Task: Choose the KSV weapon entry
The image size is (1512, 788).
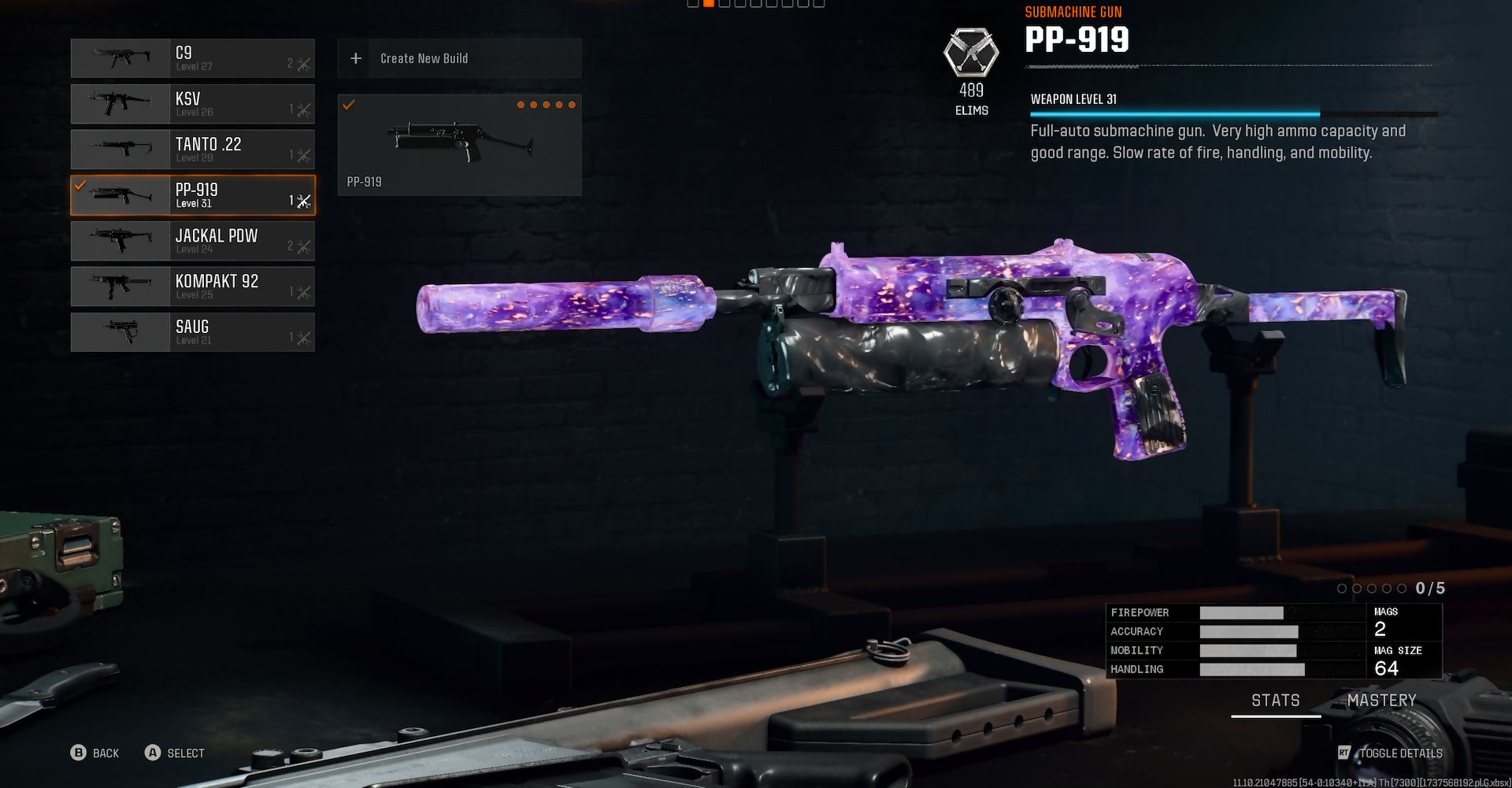Action: pos(193,104)
